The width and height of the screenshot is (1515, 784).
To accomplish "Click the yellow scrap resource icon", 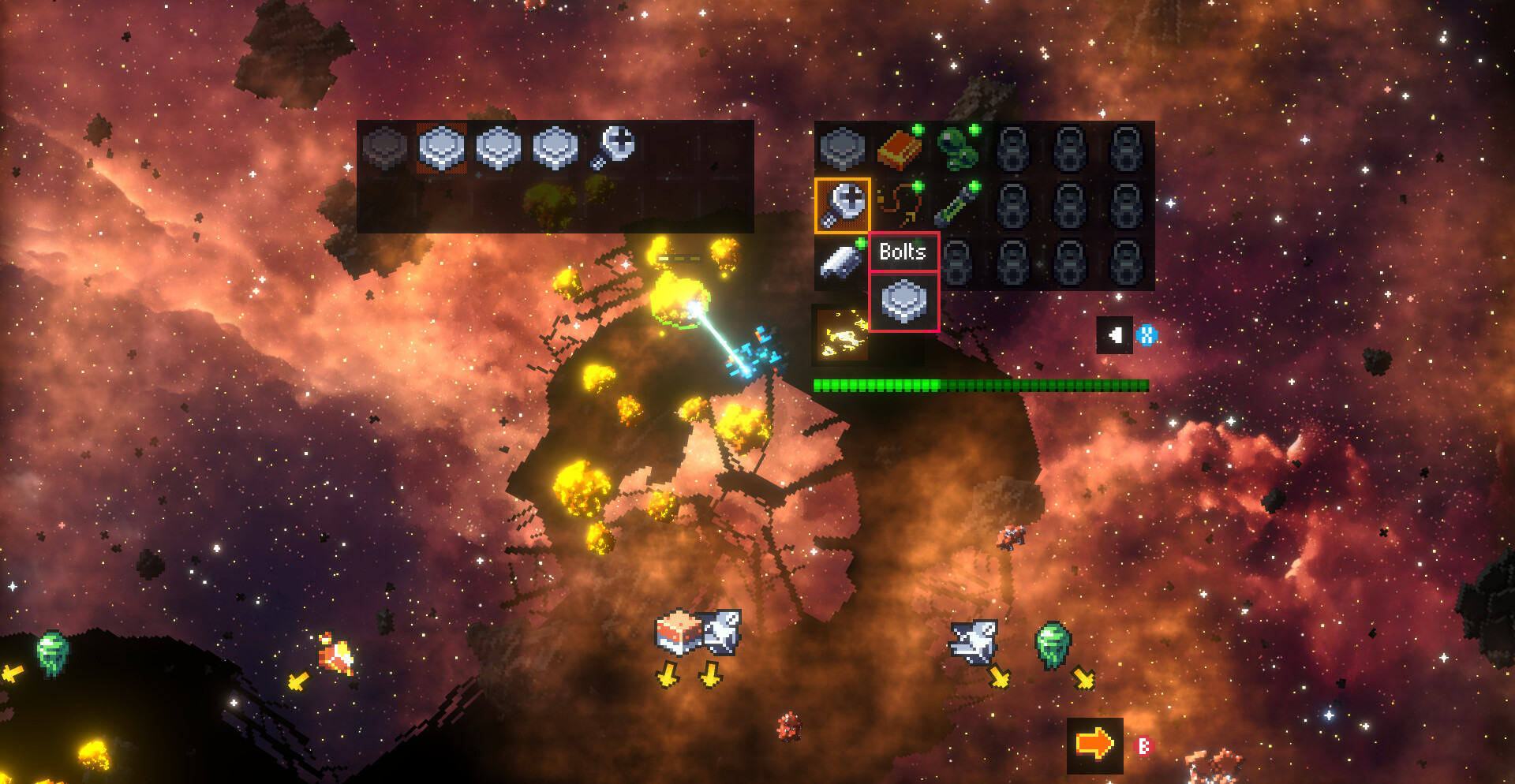I will tap(841, 334).
